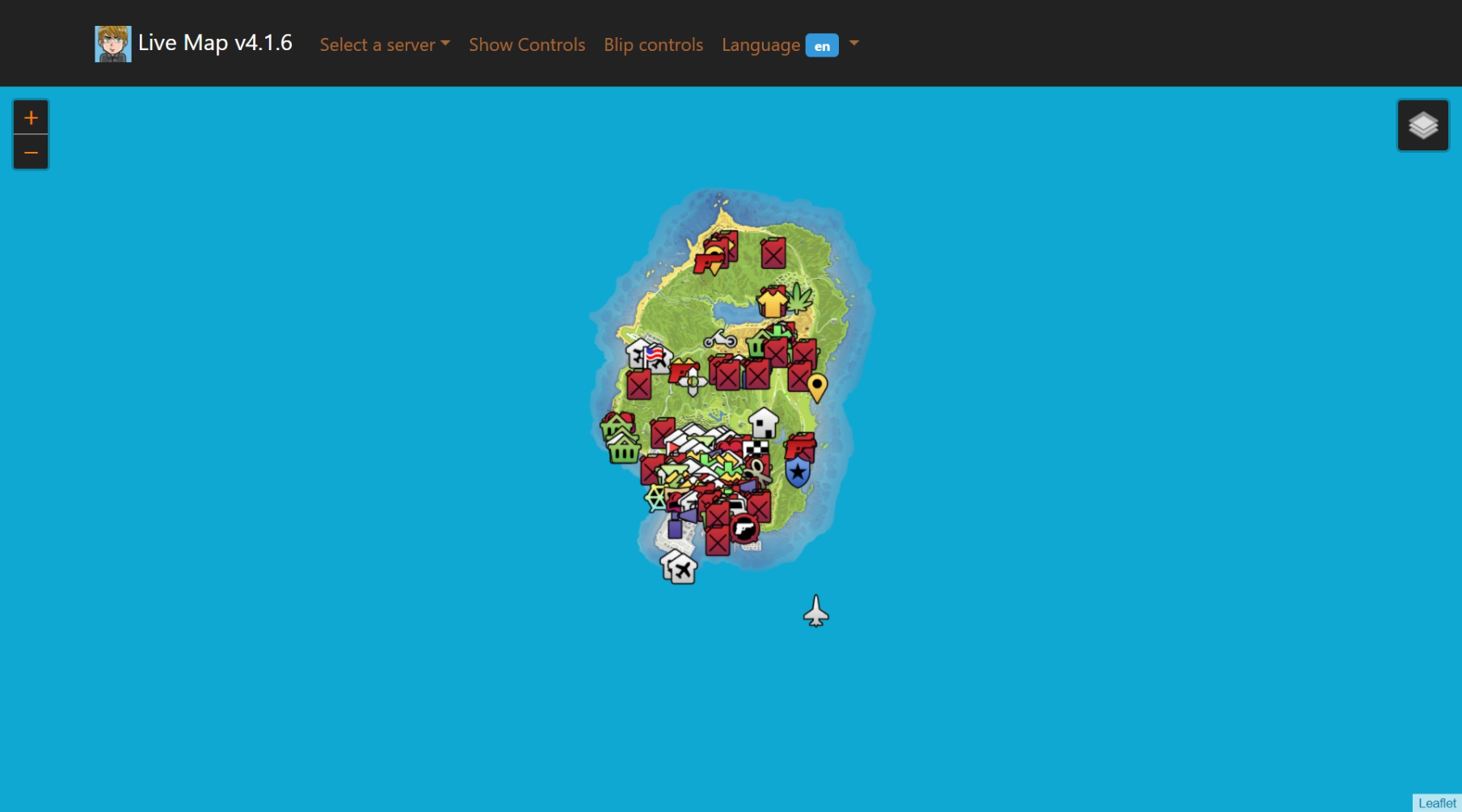Select the jerry can fuel blip up north
Screen dimensions: 1462x812
773,252
